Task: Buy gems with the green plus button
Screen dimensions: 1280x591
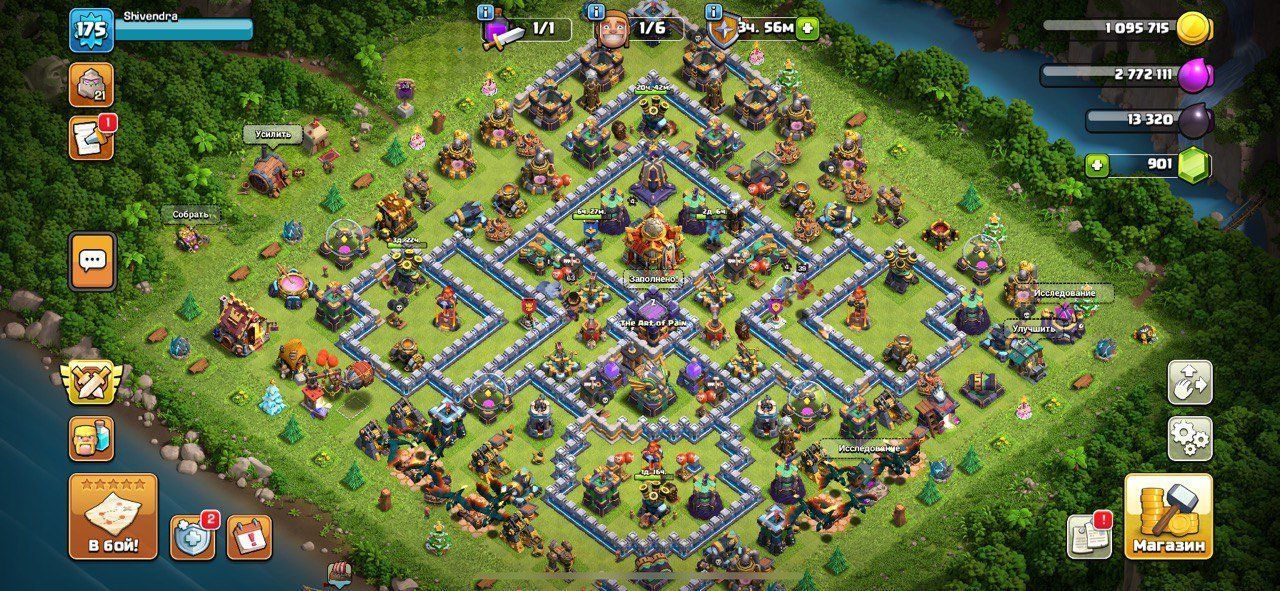Action: 1098,165
